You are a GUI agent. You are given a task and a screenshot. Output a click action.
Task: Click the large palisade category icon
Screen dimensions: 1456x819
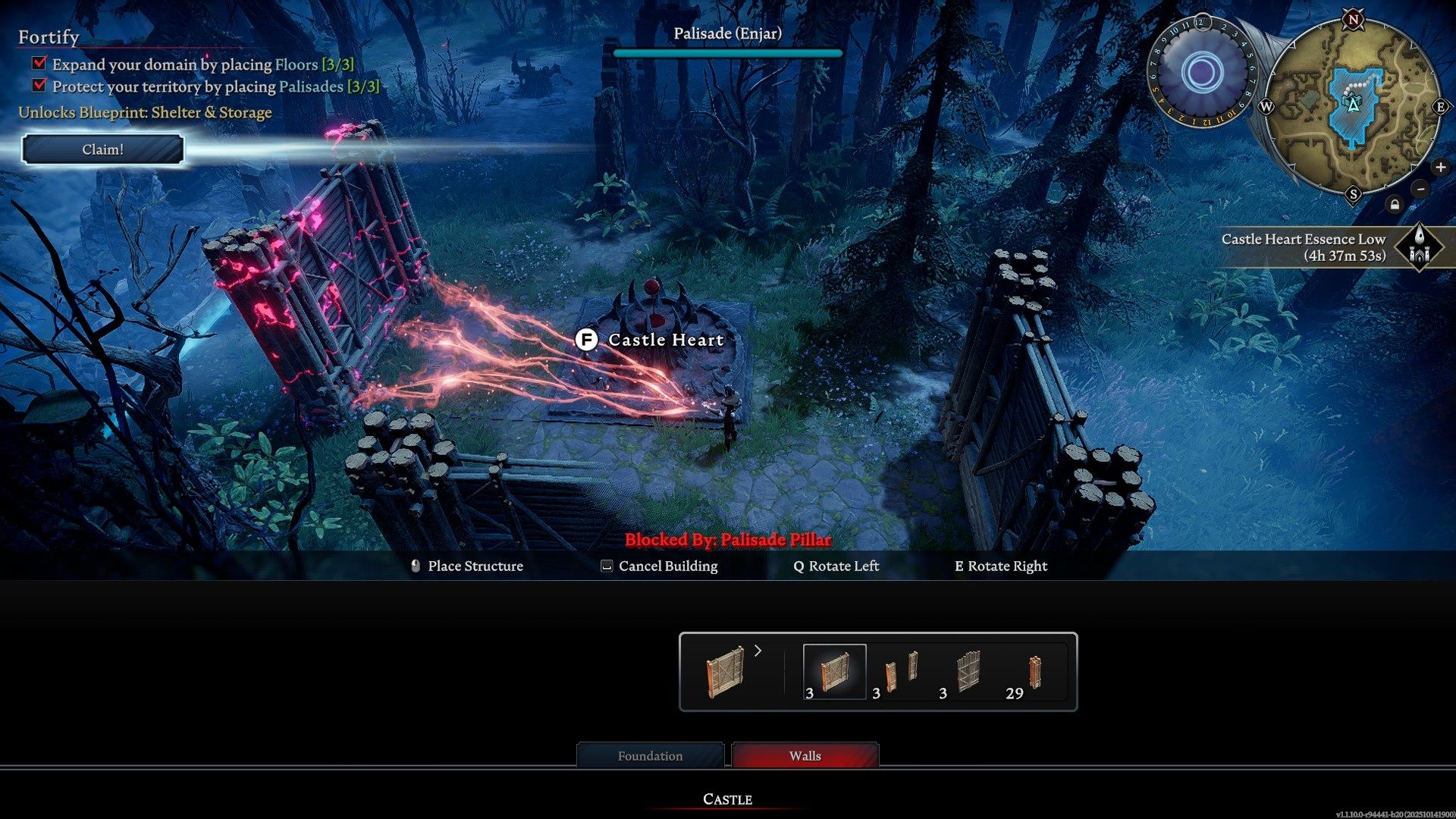tap(726, 672)
